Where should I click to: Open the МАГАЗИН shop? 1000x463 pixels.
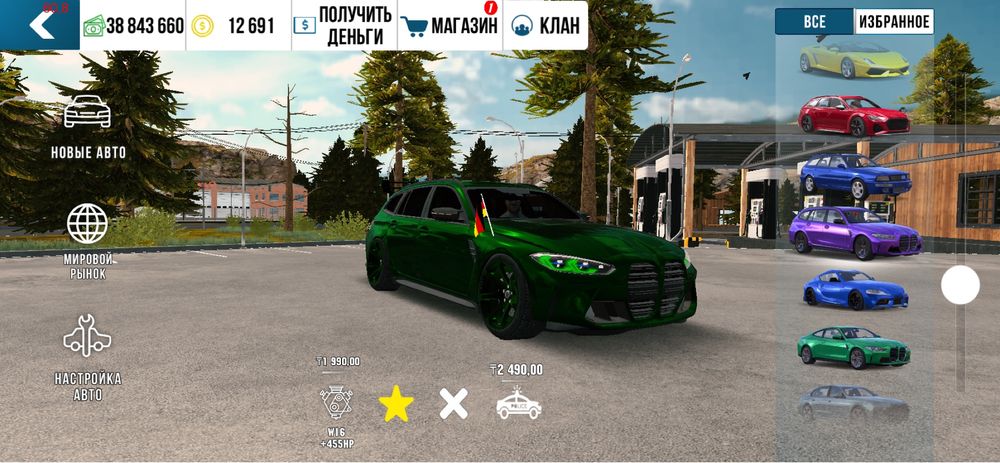point(449,26)
